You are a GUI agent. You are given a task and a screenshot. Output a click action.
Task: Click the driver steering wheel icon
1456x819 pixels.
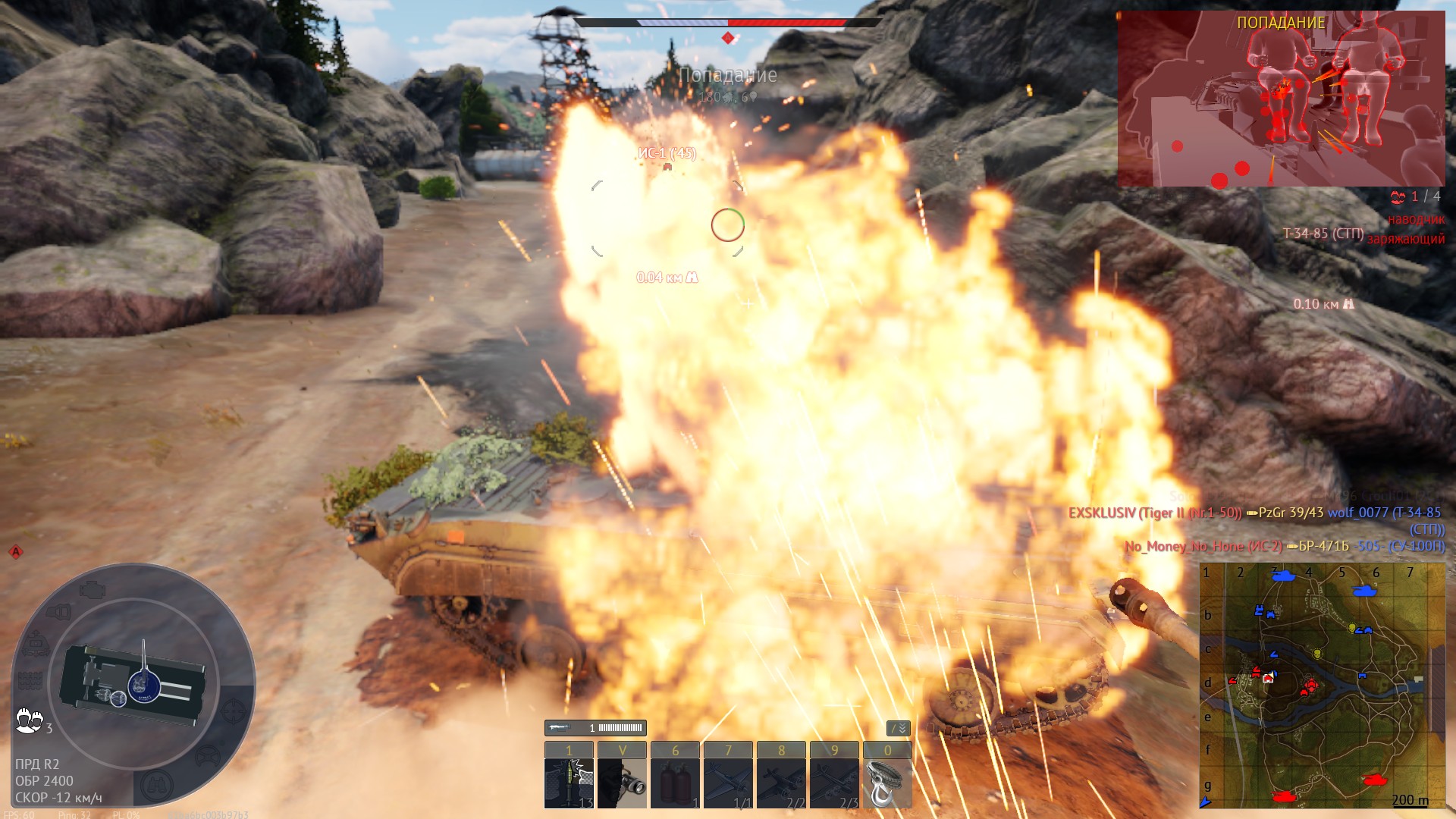(208, 756)
